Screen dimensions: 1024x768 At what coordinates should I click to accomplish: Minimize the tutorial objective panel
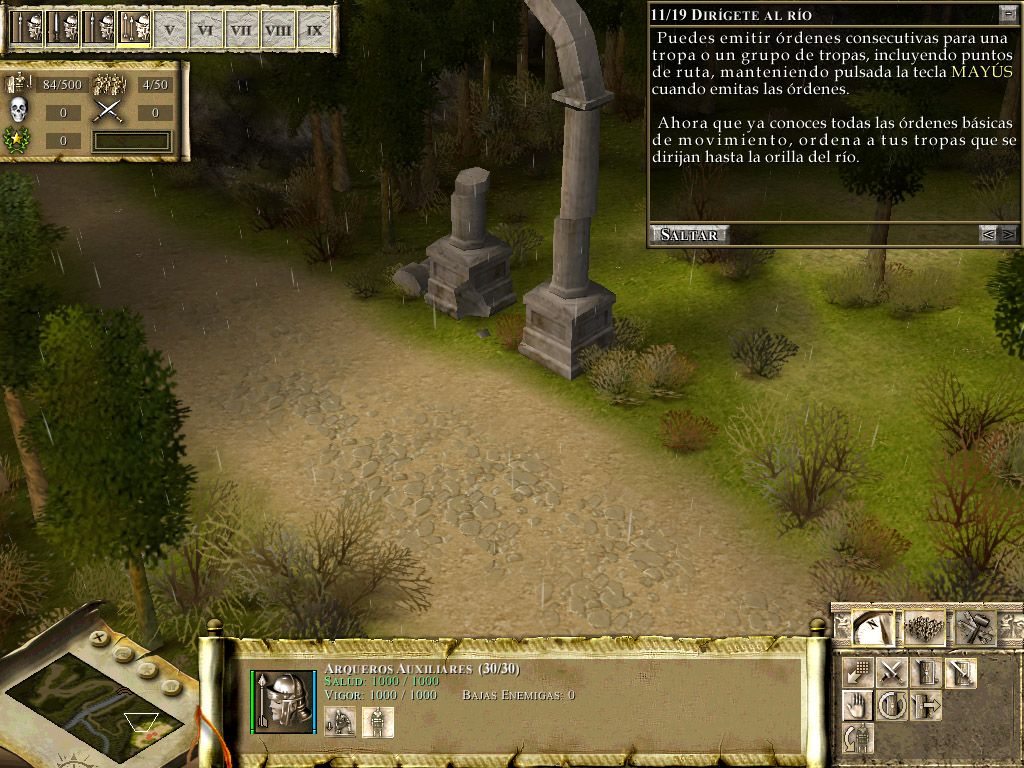point(1006,15)
